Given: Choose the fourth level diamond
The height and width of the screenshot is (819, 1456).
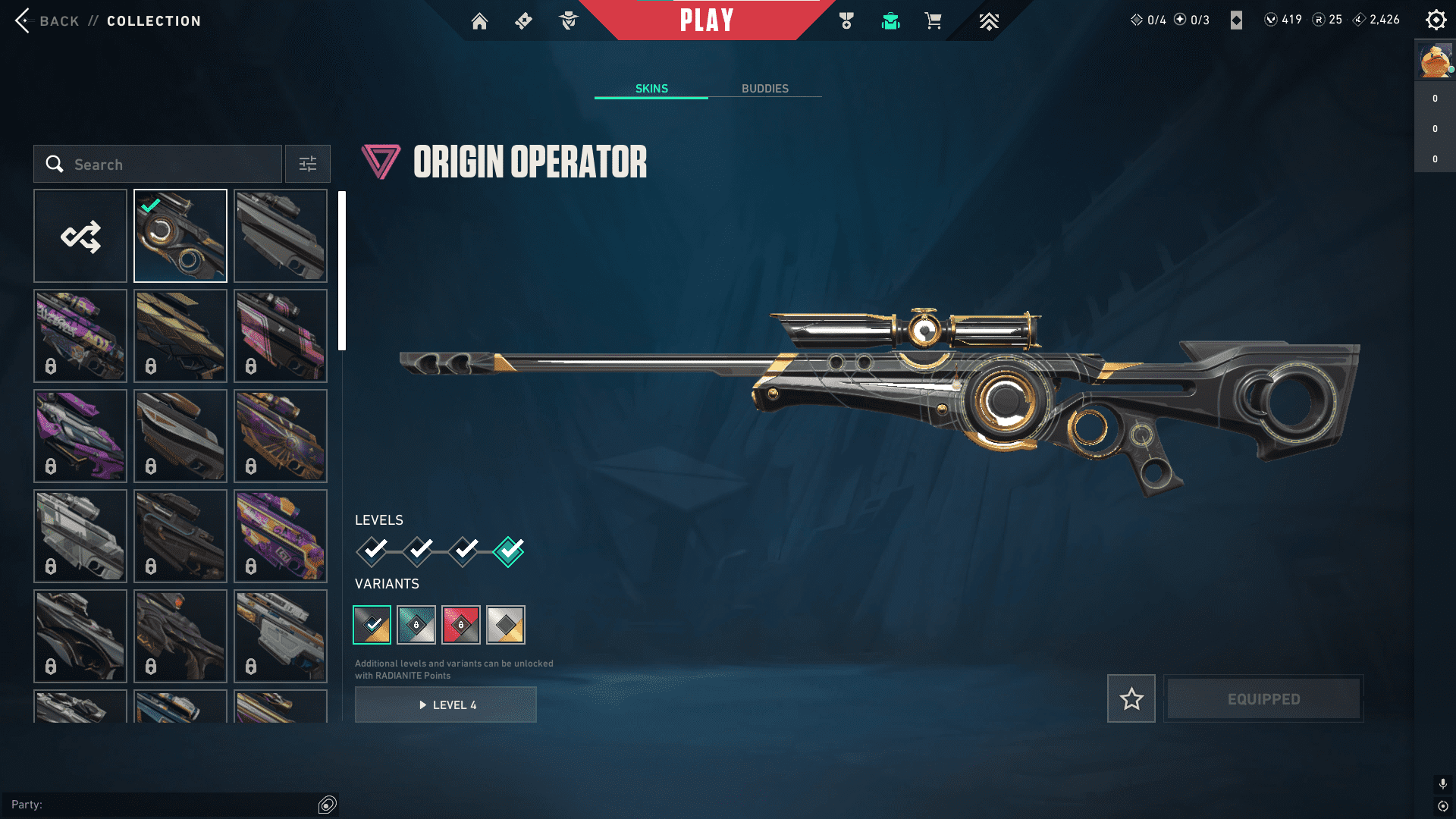Looking at the screenshot, I should point(508,551).
